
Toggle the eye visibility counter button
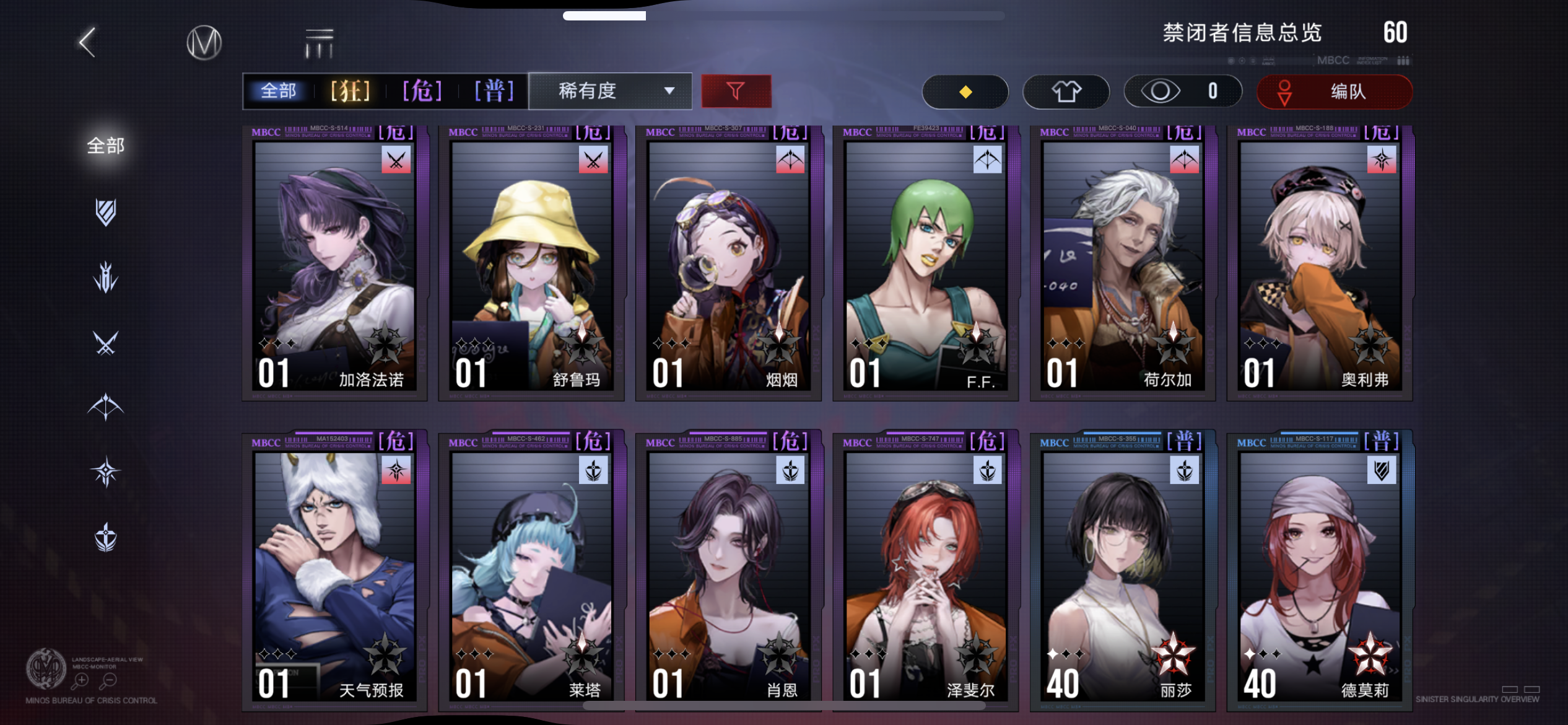pyautogui.click(x=1182, y=91)
